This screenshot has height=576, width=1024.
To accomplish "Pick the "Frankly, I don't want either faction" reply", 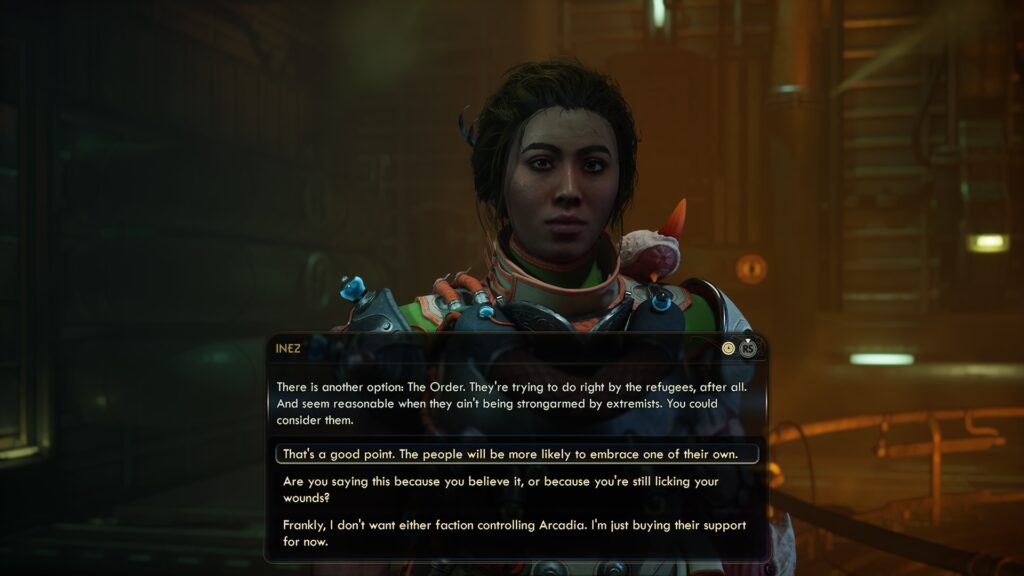I will 516,534.
